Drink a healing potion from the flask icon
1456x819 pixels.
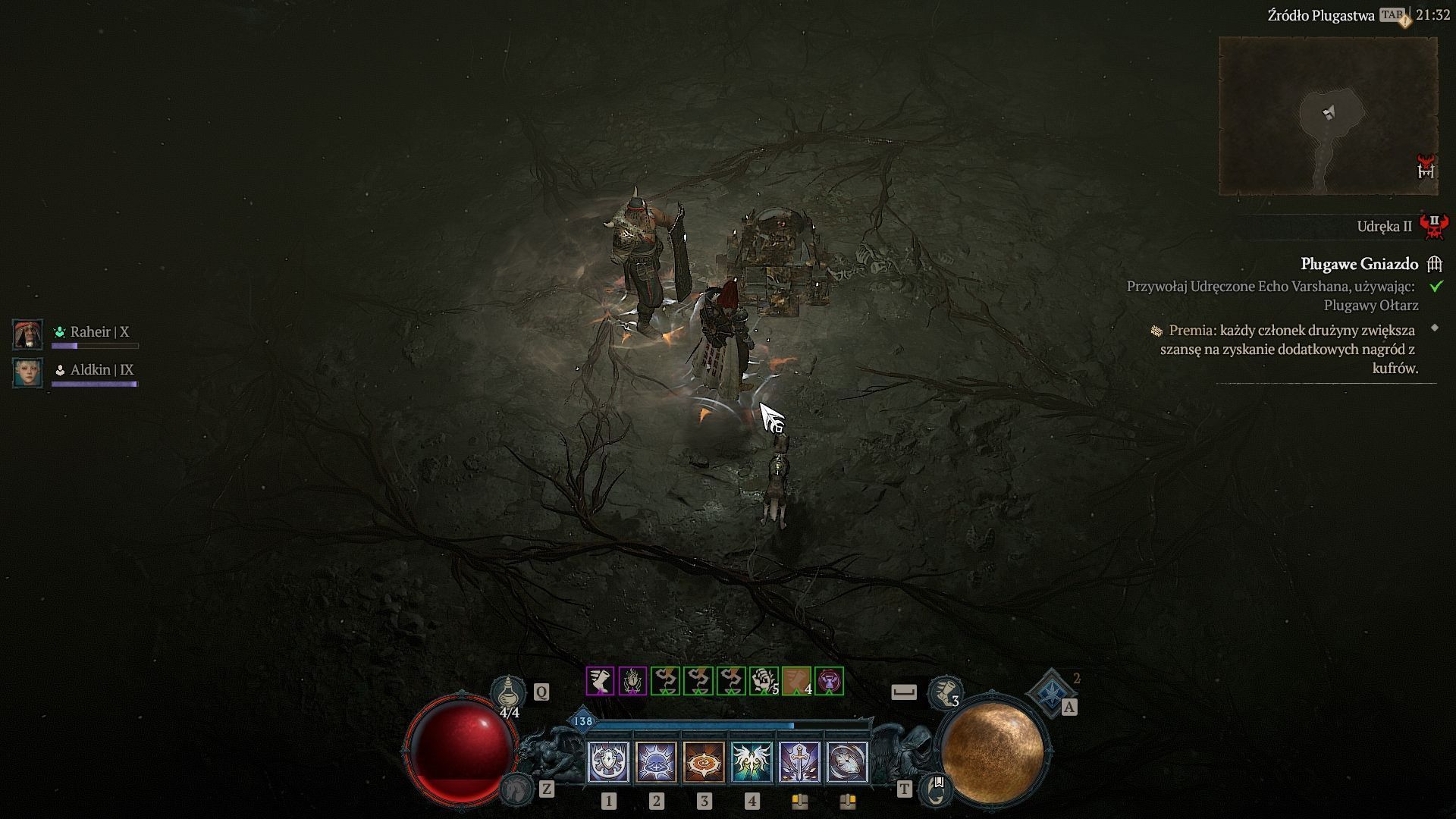pyautogui.click(x=507, y=693)
